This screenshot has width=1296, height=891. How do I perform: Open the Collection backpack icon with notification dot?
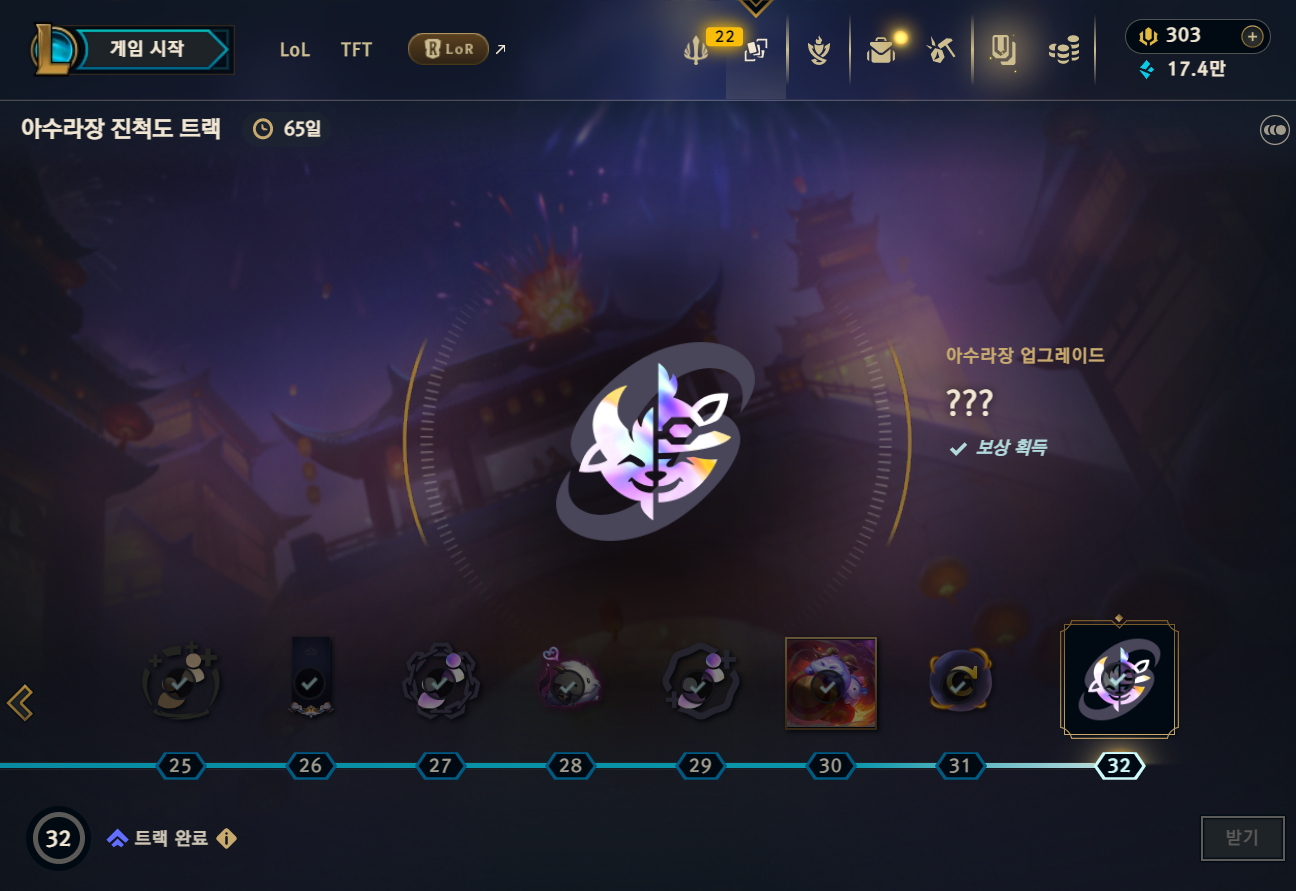pos(880,50)
